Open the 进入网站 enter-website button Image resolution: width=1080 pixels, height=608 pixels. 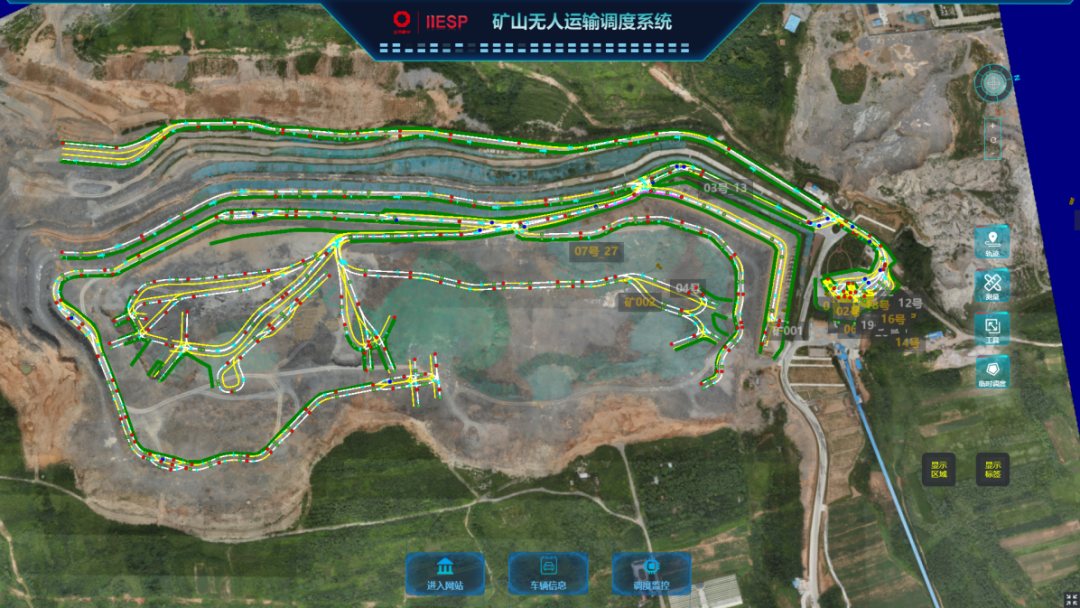(x=445, y=574)
